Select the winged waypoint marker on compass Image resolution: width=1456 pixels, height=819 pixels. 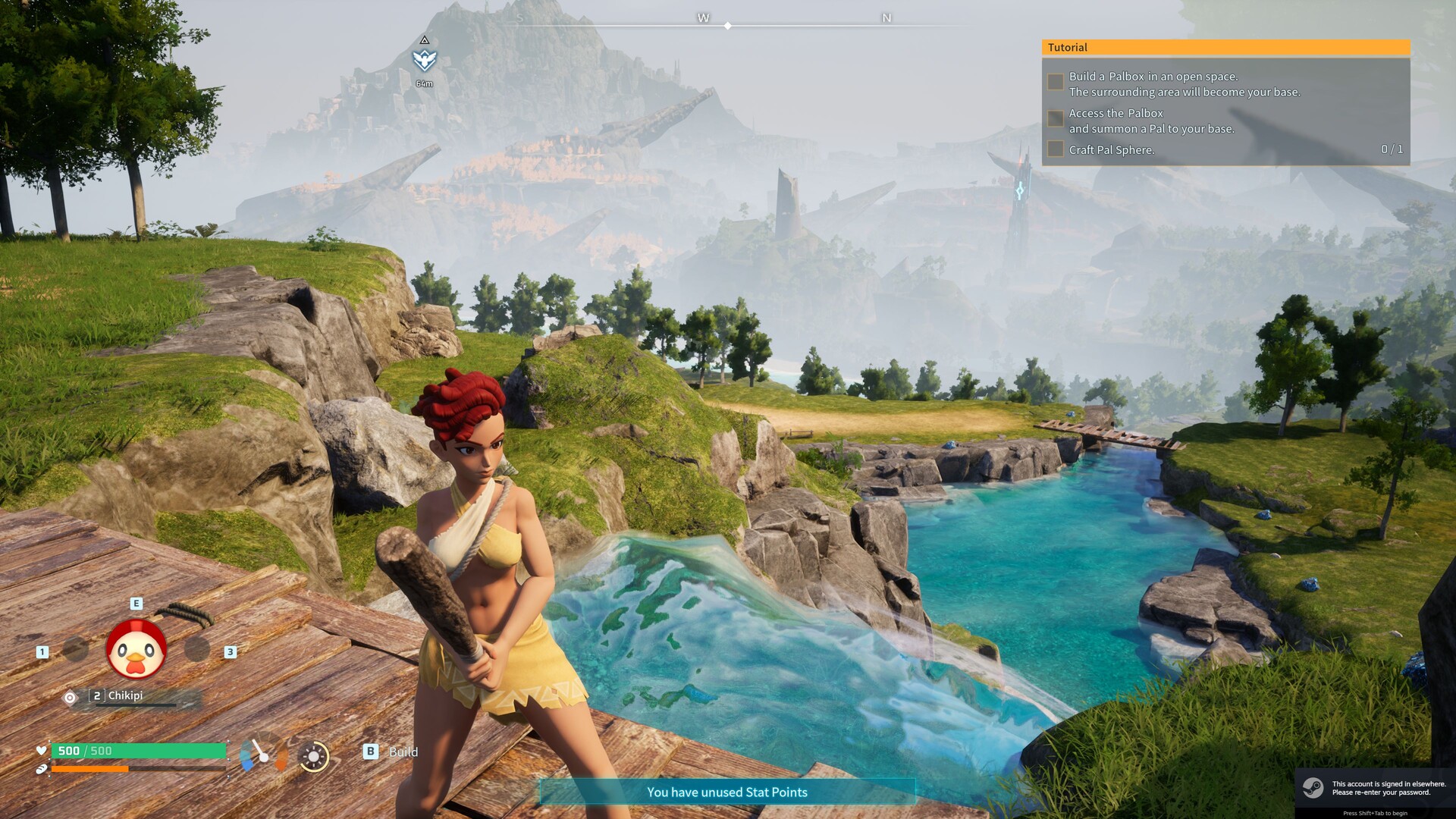pyautogui.click(x=424, y=59)
